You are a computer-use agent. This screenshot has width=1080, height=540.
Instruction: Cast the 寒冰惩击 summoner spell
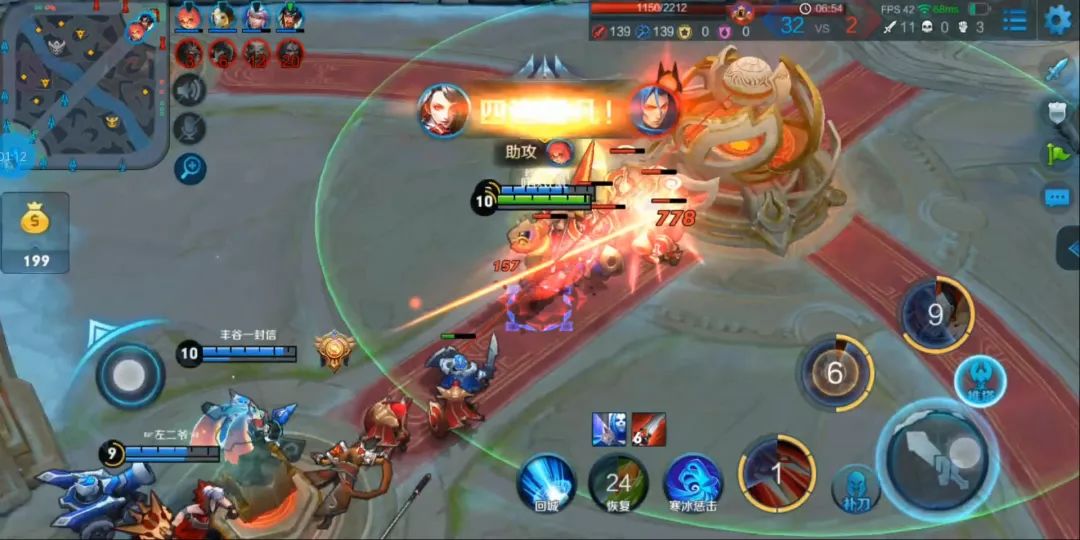(x=693, y=481)
